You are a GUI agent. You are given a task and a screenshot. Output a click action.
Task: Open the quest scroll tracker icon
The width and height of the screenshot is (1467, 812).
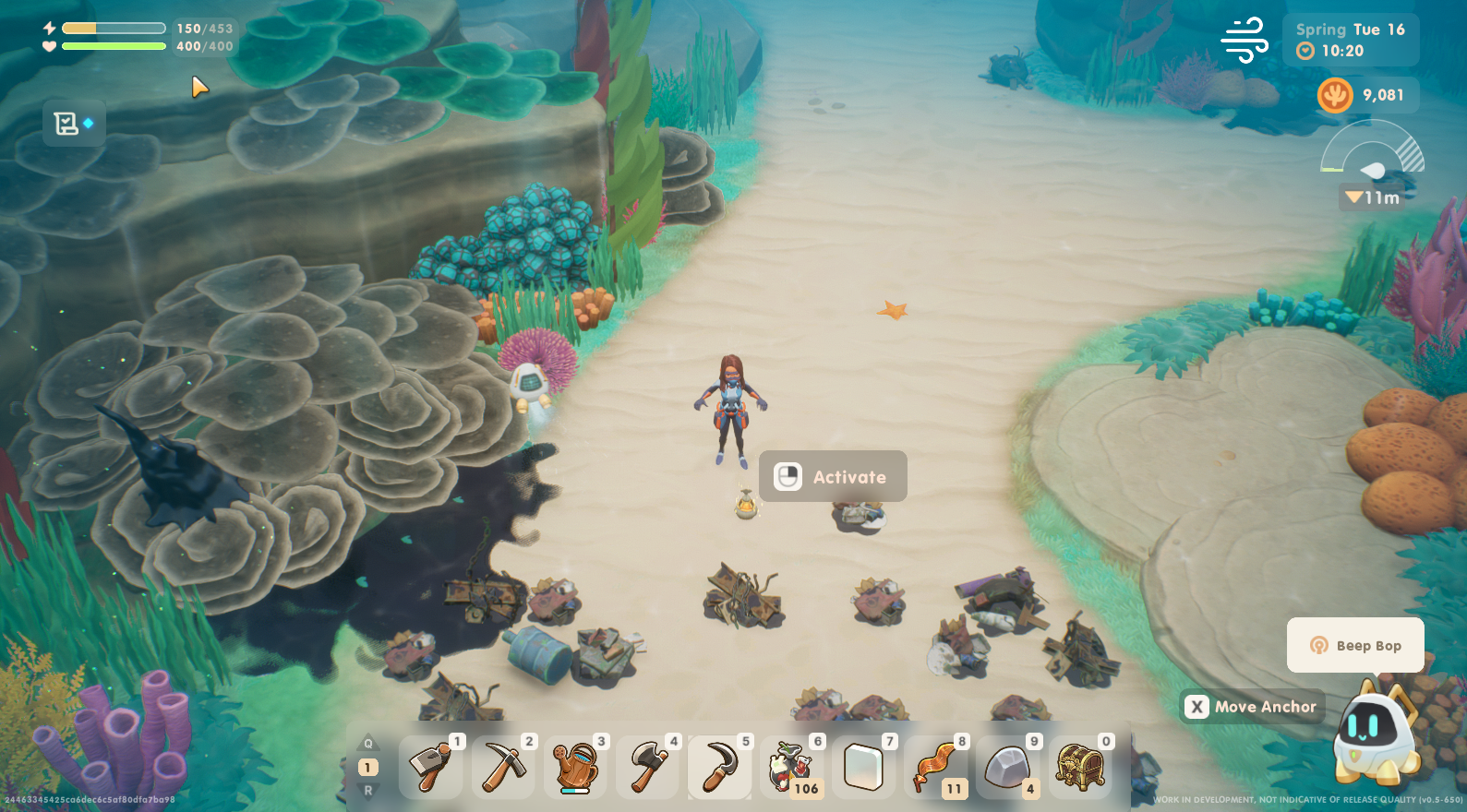click(x=73, y=124)
